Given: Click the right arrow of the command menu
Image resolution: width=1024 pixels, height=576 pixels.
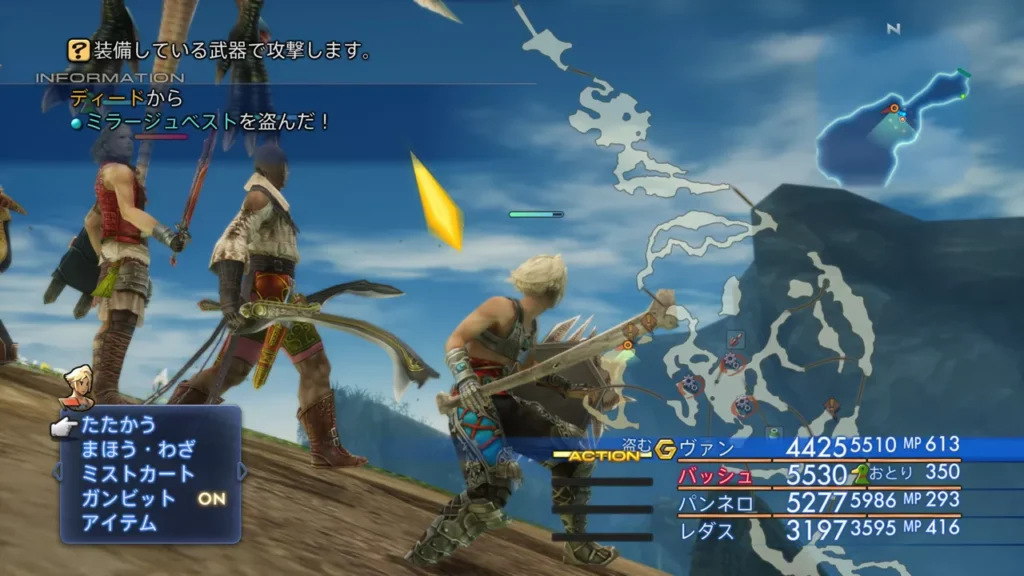Looking at the screenshot, I should [x=243, y=472].
